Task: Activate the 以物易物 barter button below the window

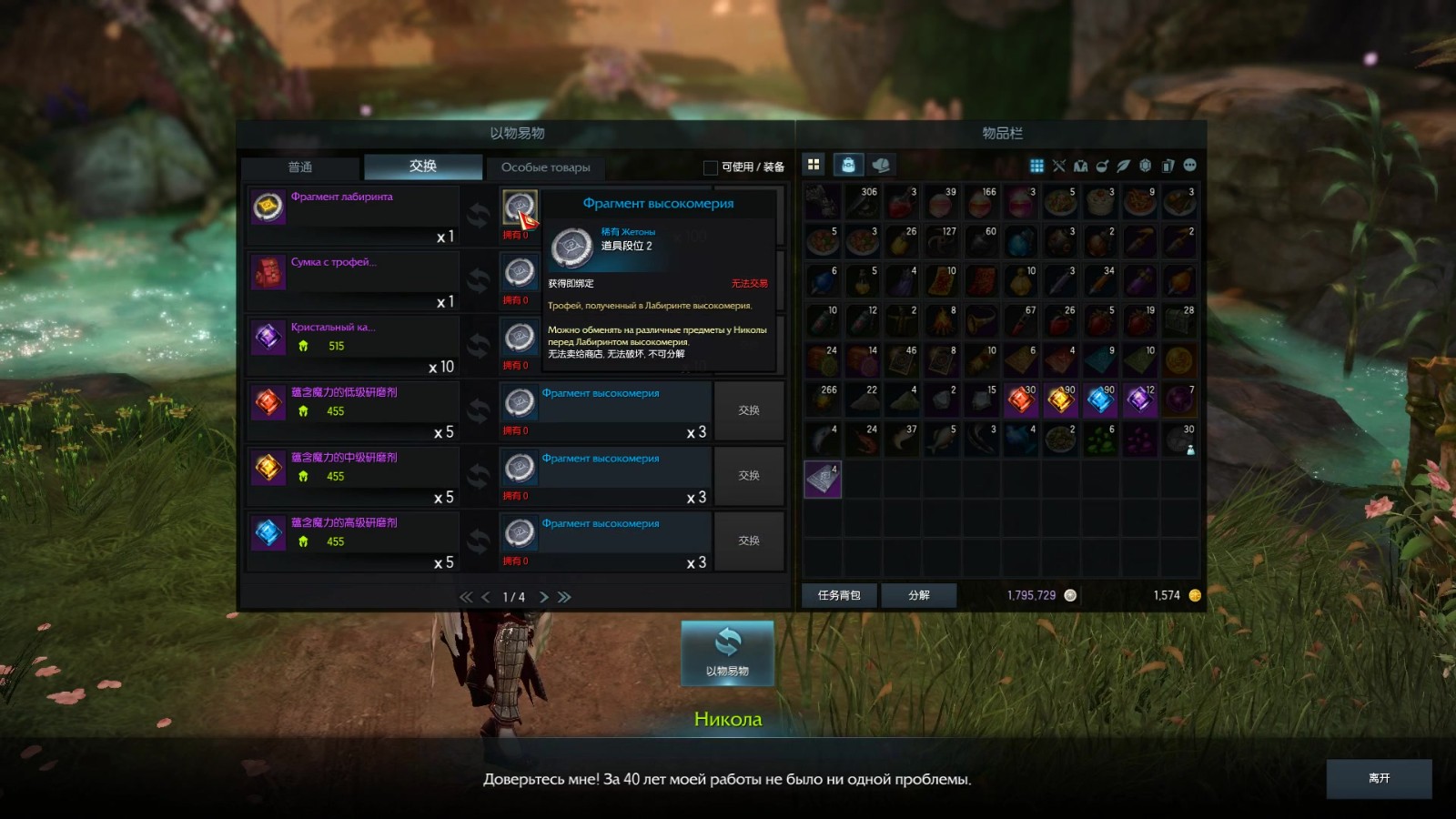Action: (x=727, y=653)
